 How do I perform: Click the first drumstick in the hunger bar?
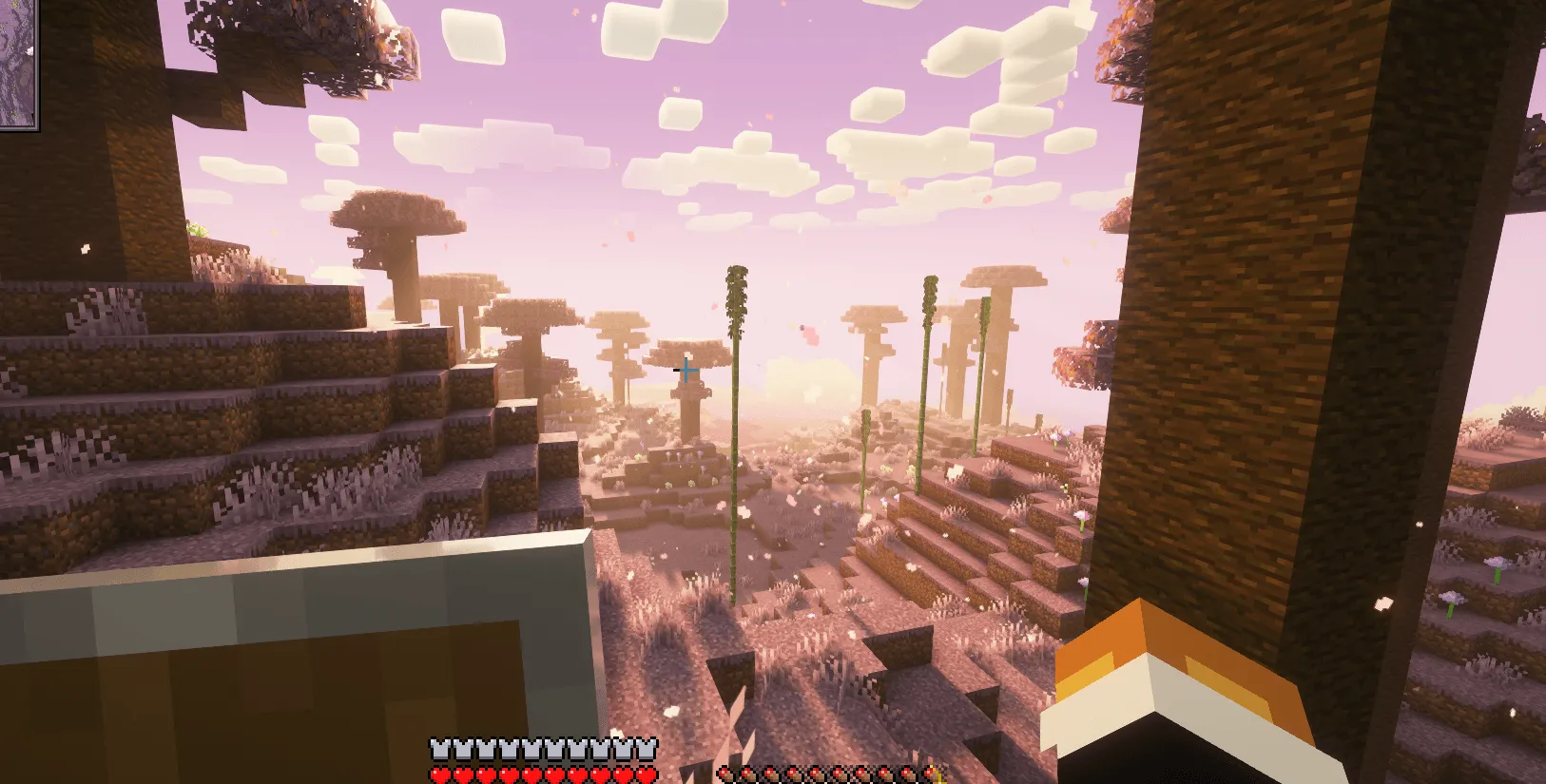(727, 774)
